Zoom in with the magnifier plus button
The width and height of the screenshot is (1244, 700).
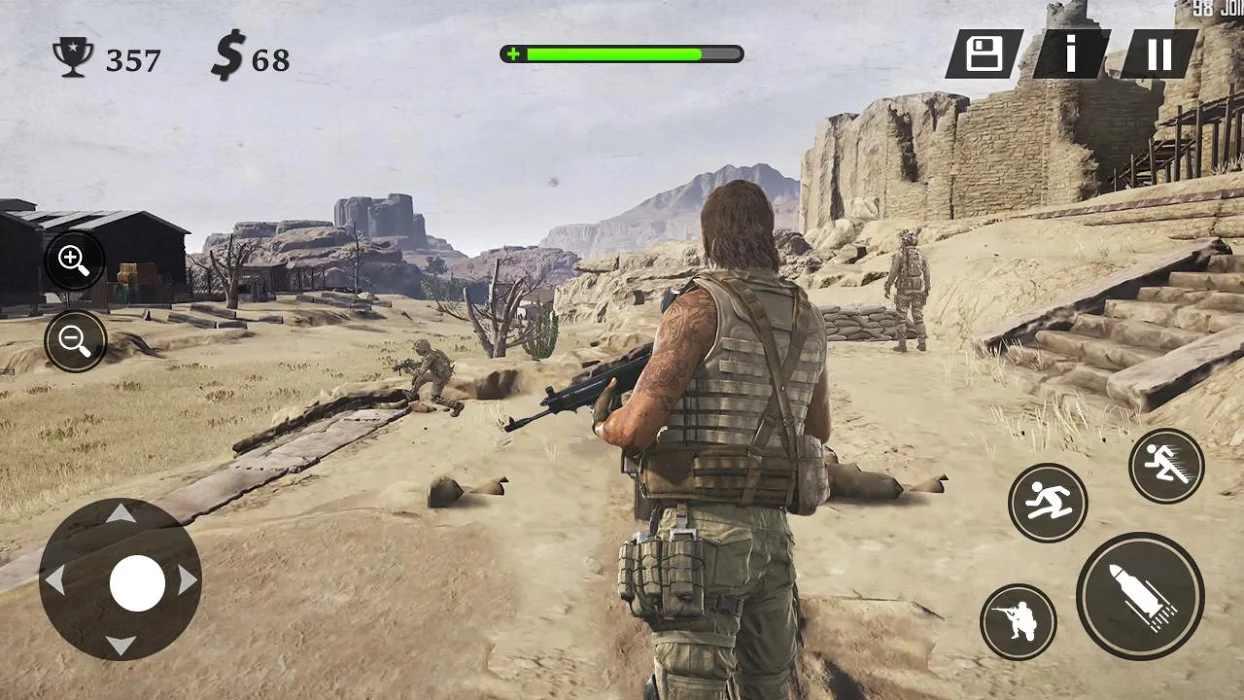pyautogui.click(x=75, y=261)
